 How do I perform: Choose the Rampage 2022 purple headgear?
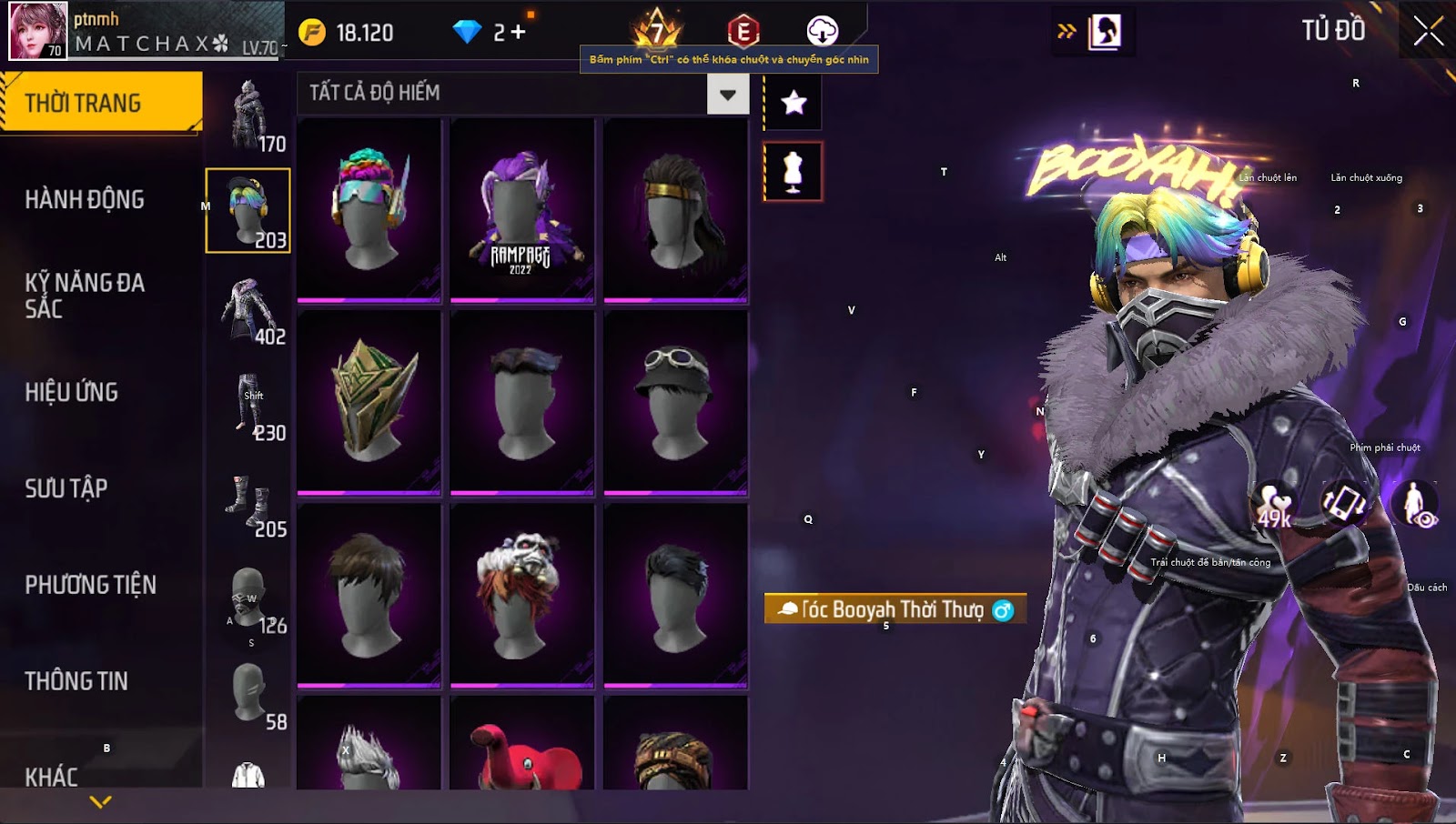[x=522, y=209]
